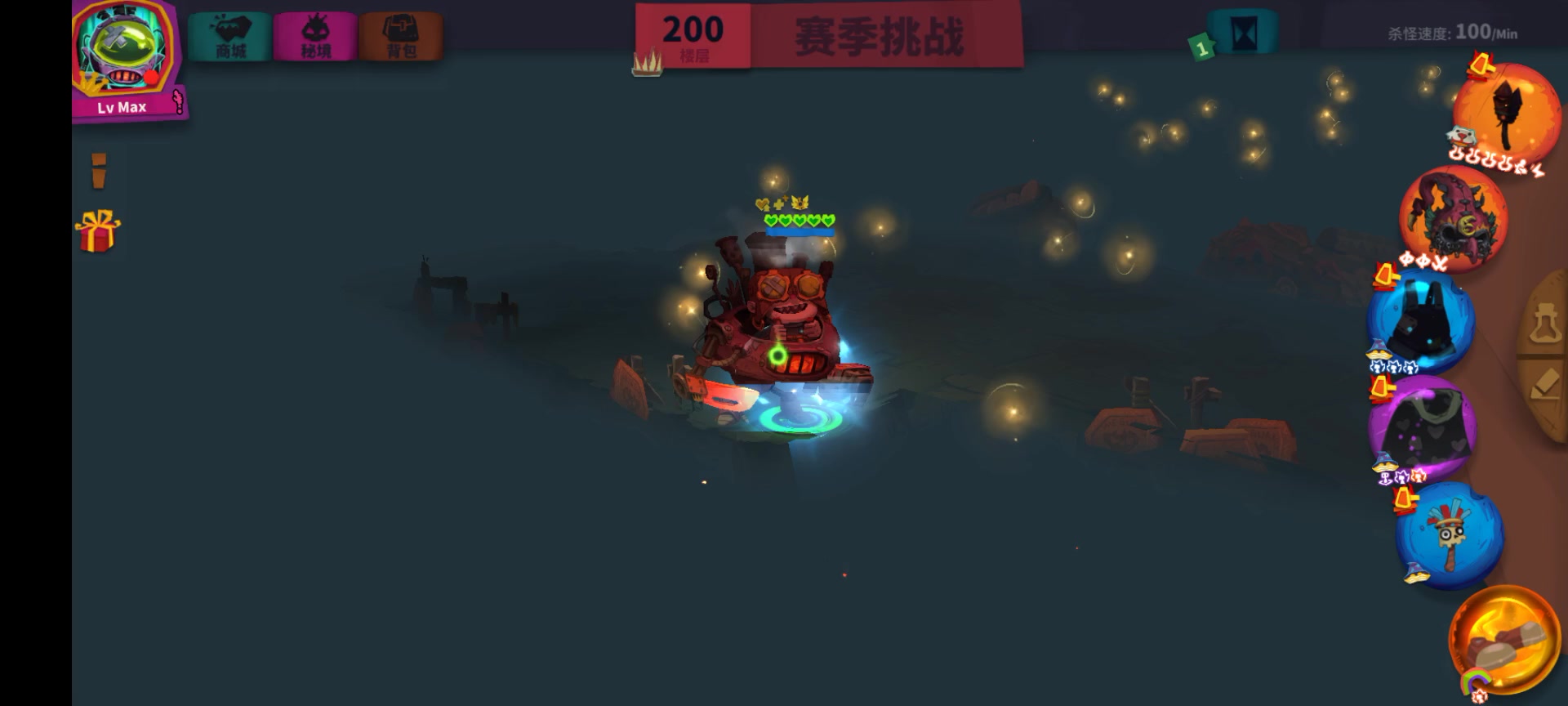This screenshot has height=706, width=1568.
Task: Expand the Lv Max character portrait
Action: [x=122, y=53]
